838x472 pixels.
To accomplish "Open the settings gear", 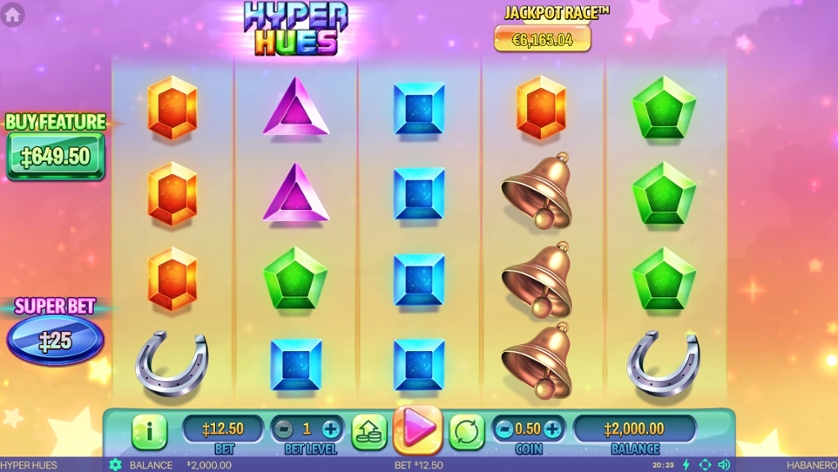I will pos(115,465).
